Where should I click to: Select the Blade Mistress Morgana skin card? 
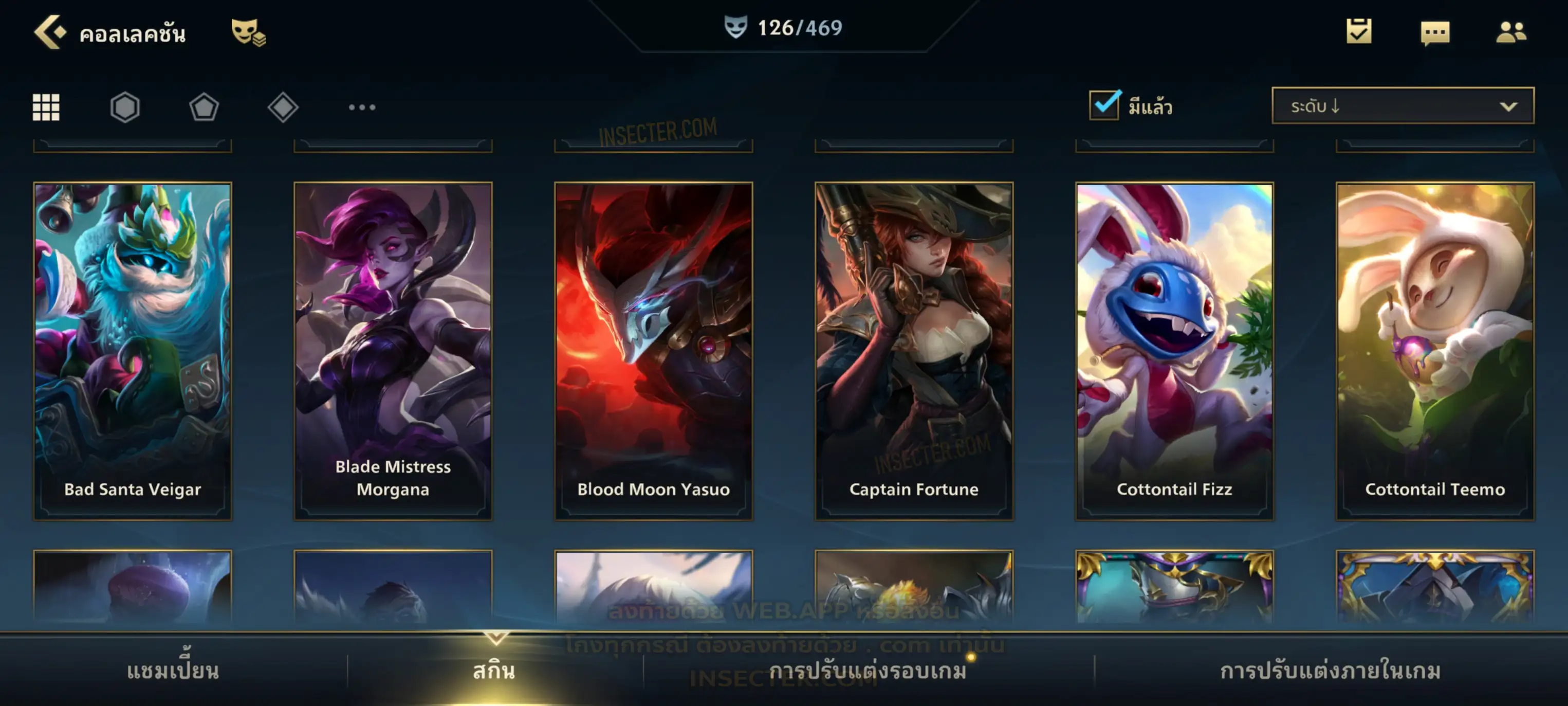pos(393,351)
